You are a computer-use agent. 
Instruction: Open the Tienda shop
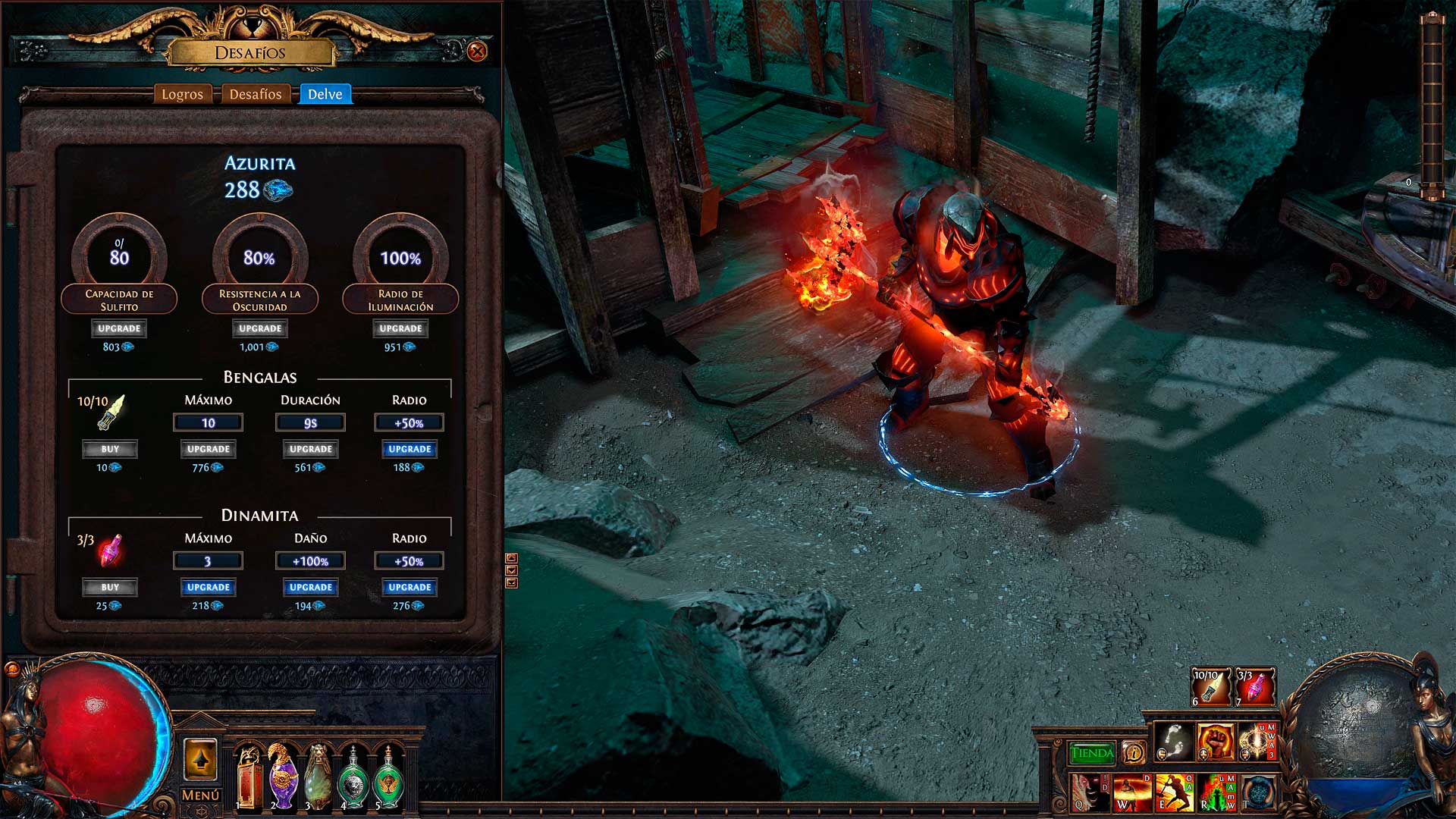pos(1092,753)
